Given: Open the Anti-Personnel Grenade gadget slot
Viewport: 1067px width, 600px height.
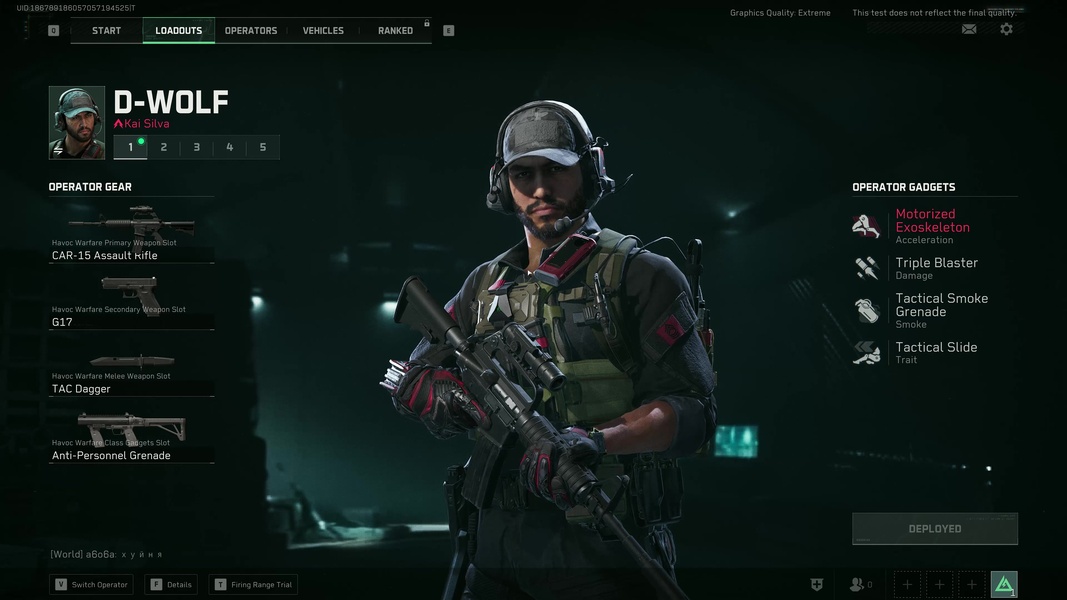Looking at the screenshot, I should coord(131,435).
